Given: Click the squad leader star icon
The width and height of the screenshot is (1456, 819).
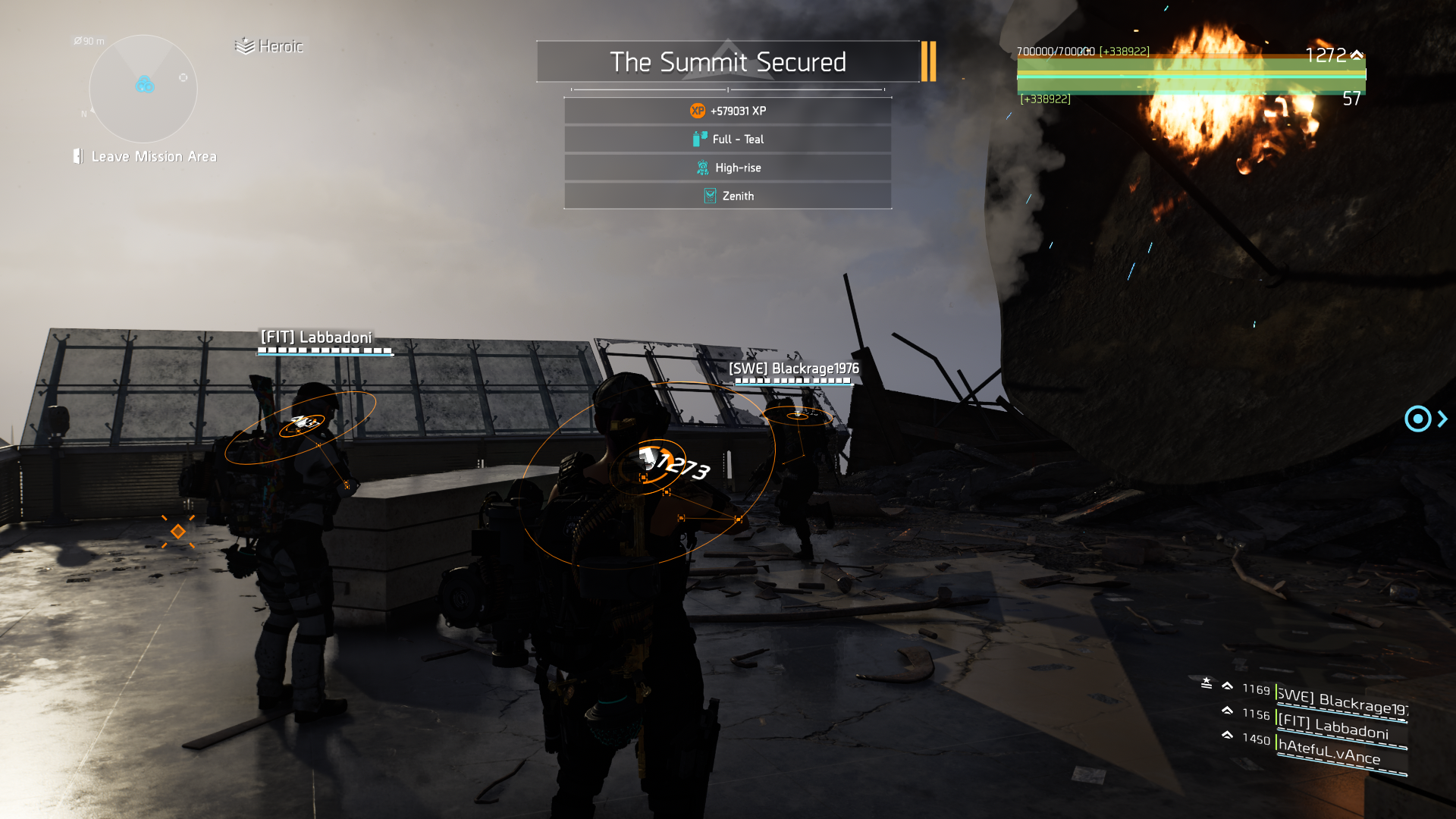Looking at the screenshot, I should coord(1206,682).
